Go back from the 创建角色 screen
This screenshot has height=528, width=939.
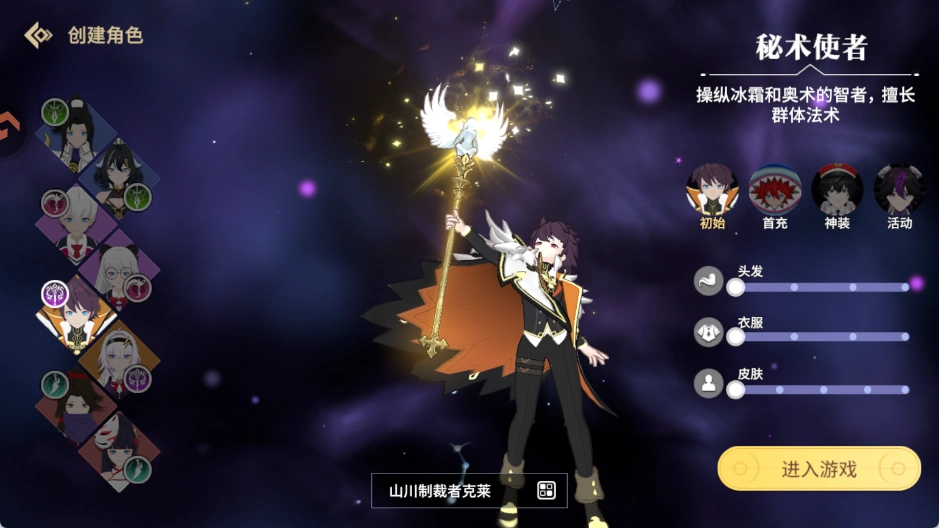[x=38, y=36]
